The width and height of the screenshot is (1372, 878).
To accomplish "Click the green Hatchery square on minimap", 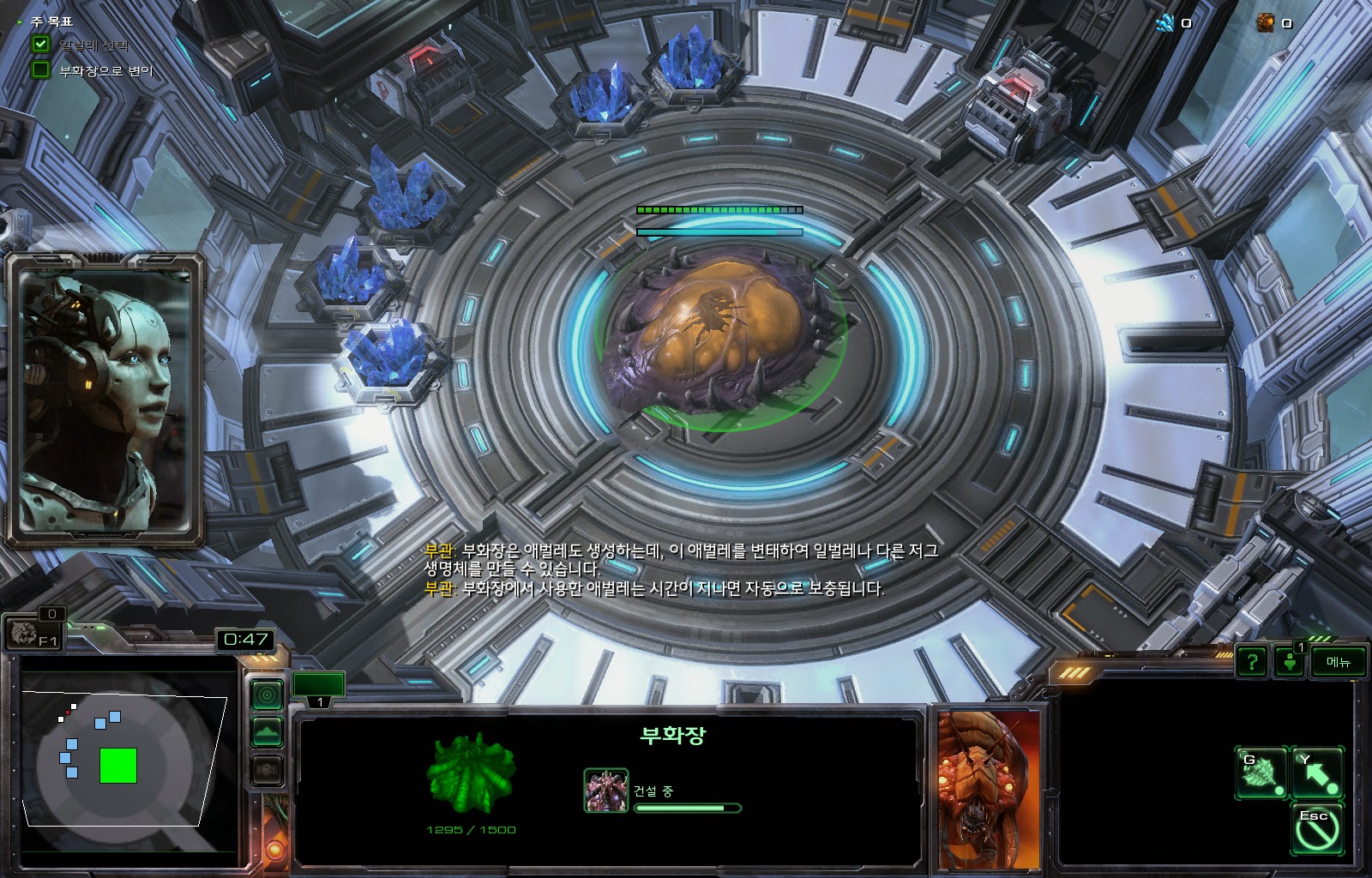I will pyautogui.click(x=118, y=766).
